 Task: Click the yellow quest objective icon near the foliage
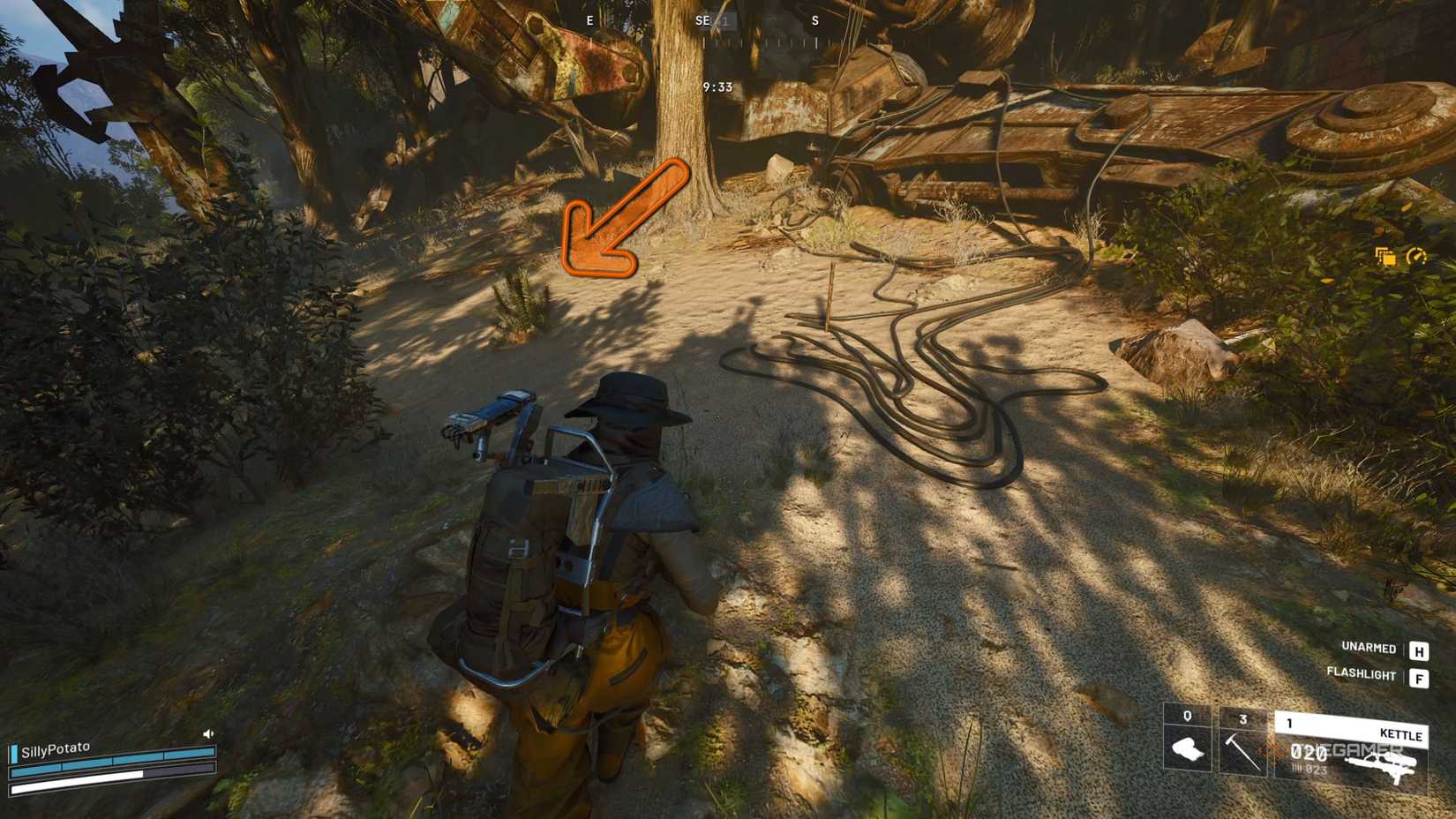(1383, 254)
